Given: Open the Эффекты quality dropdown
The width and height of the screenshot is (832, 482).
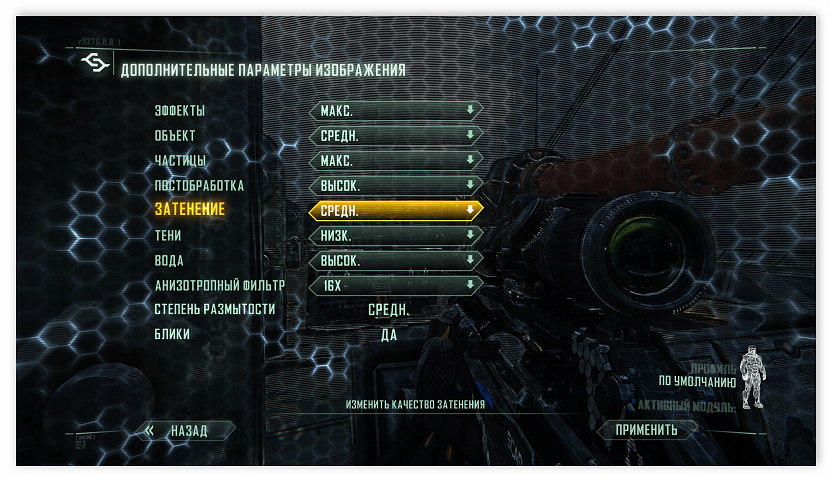Looking at the screenshot, I should click(396, 110).
